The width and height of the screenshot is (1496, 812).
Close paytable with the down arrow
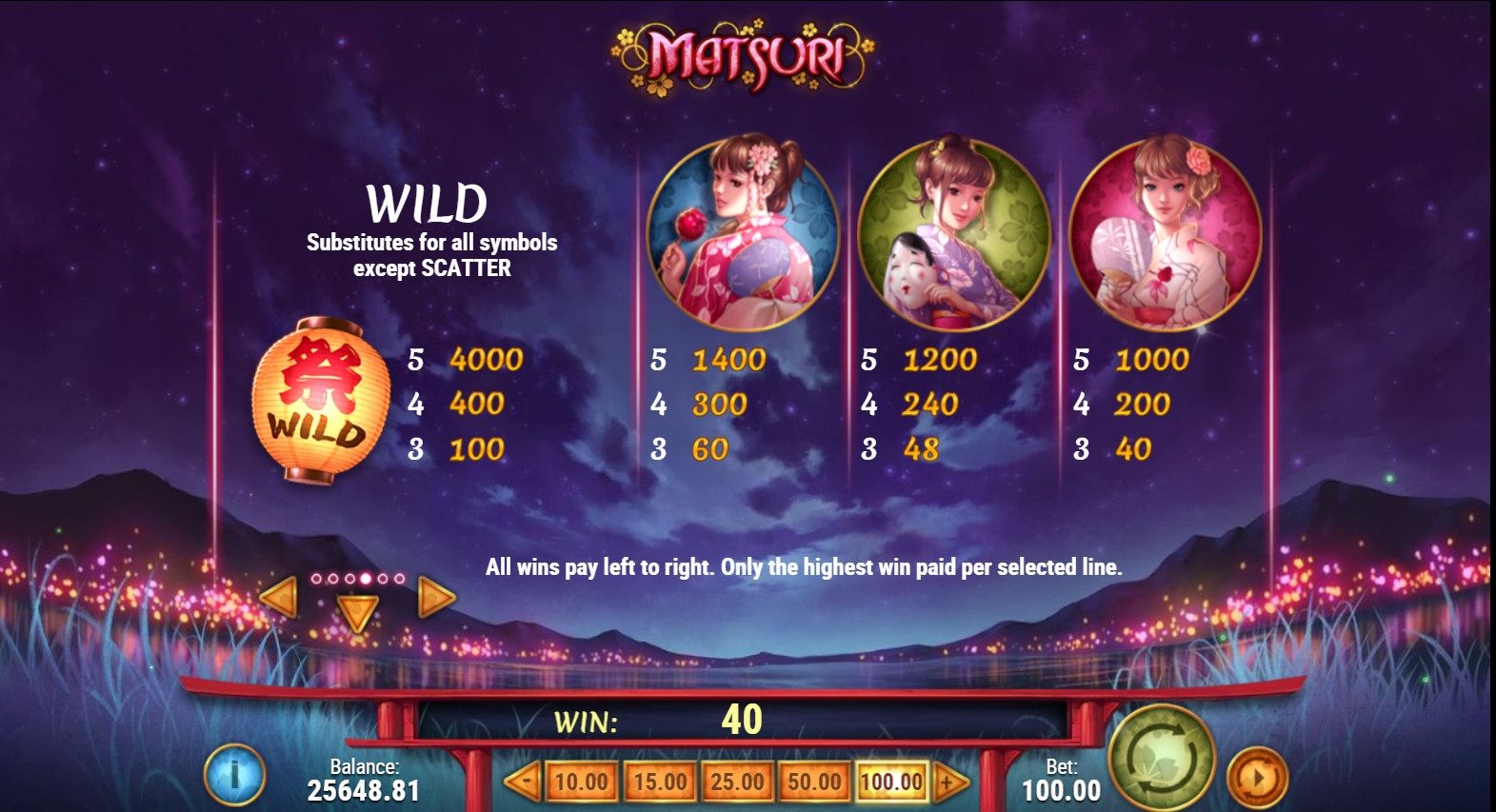tap(358, 612)
